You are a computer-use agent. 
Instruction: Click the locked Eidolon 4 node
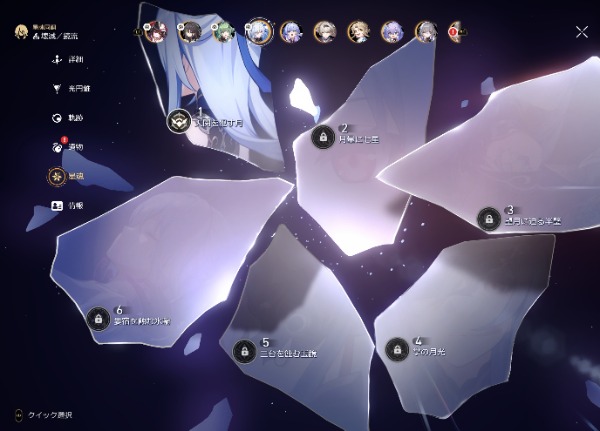[396, 350]
